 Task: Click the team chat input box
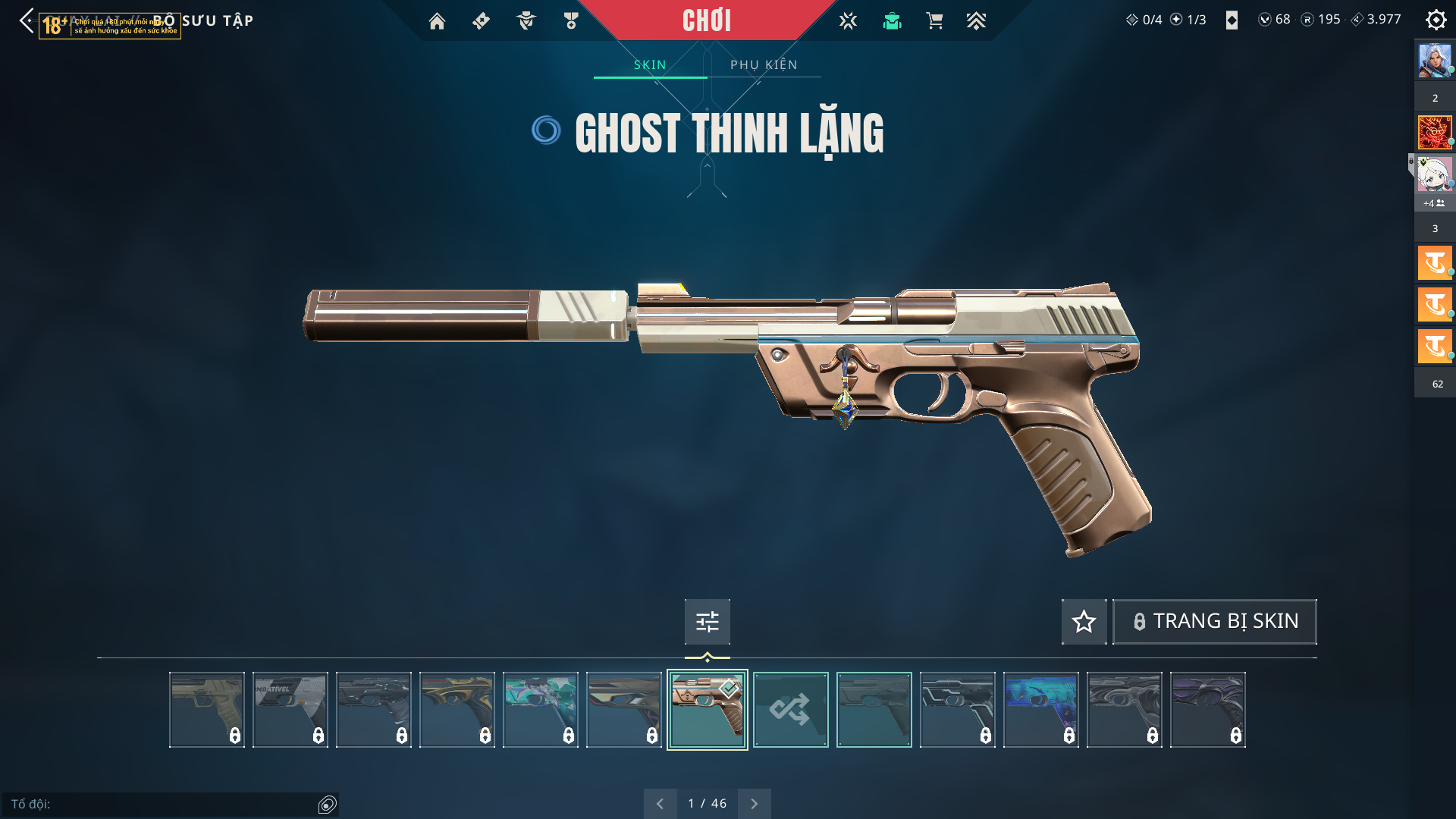click(x=163, y=804)
